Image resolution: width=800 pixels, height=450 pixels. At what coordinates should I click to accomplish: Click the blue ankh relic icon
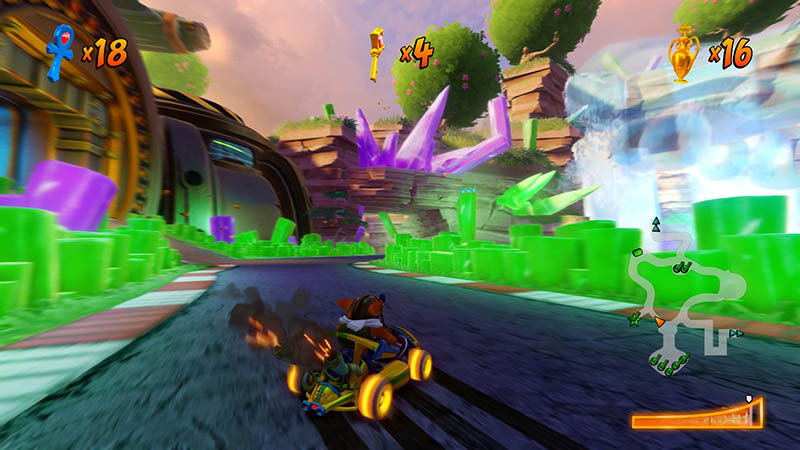click(x=60, y=51)
